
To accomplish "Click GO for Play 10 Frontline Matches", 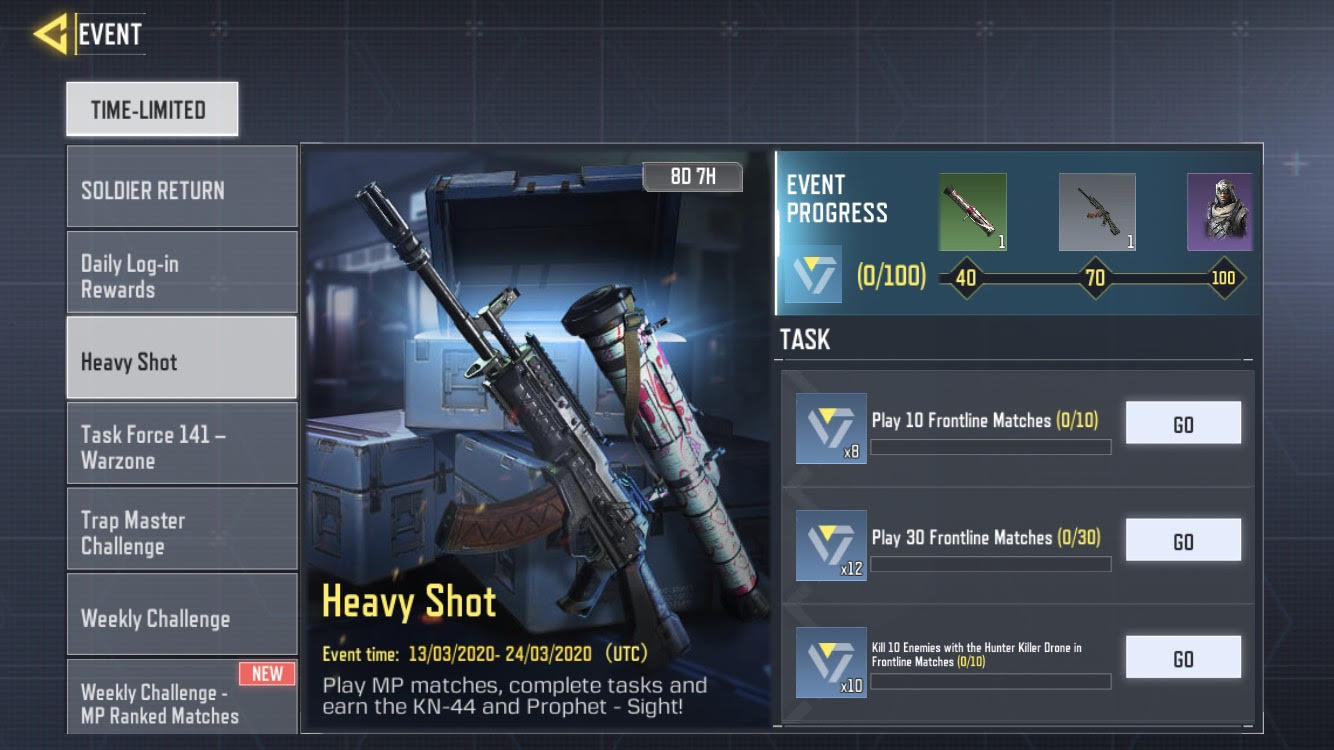I will pyautogui.click(x=1183, y=424).
